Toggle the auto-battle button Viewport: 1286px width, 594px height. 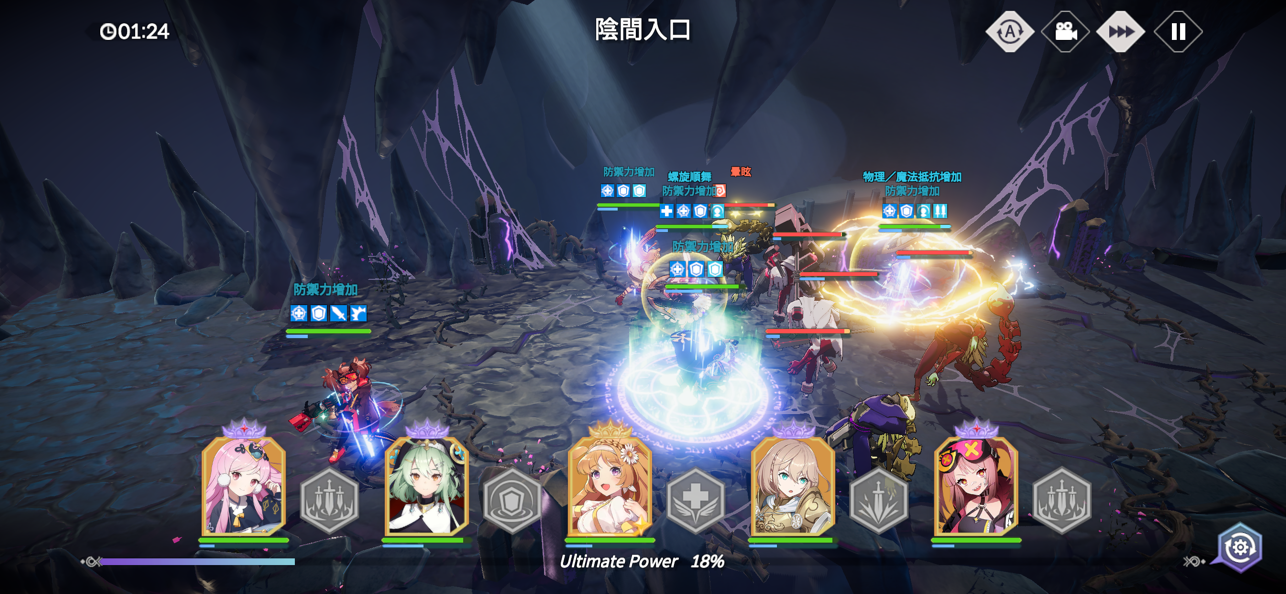[1009, 32]
